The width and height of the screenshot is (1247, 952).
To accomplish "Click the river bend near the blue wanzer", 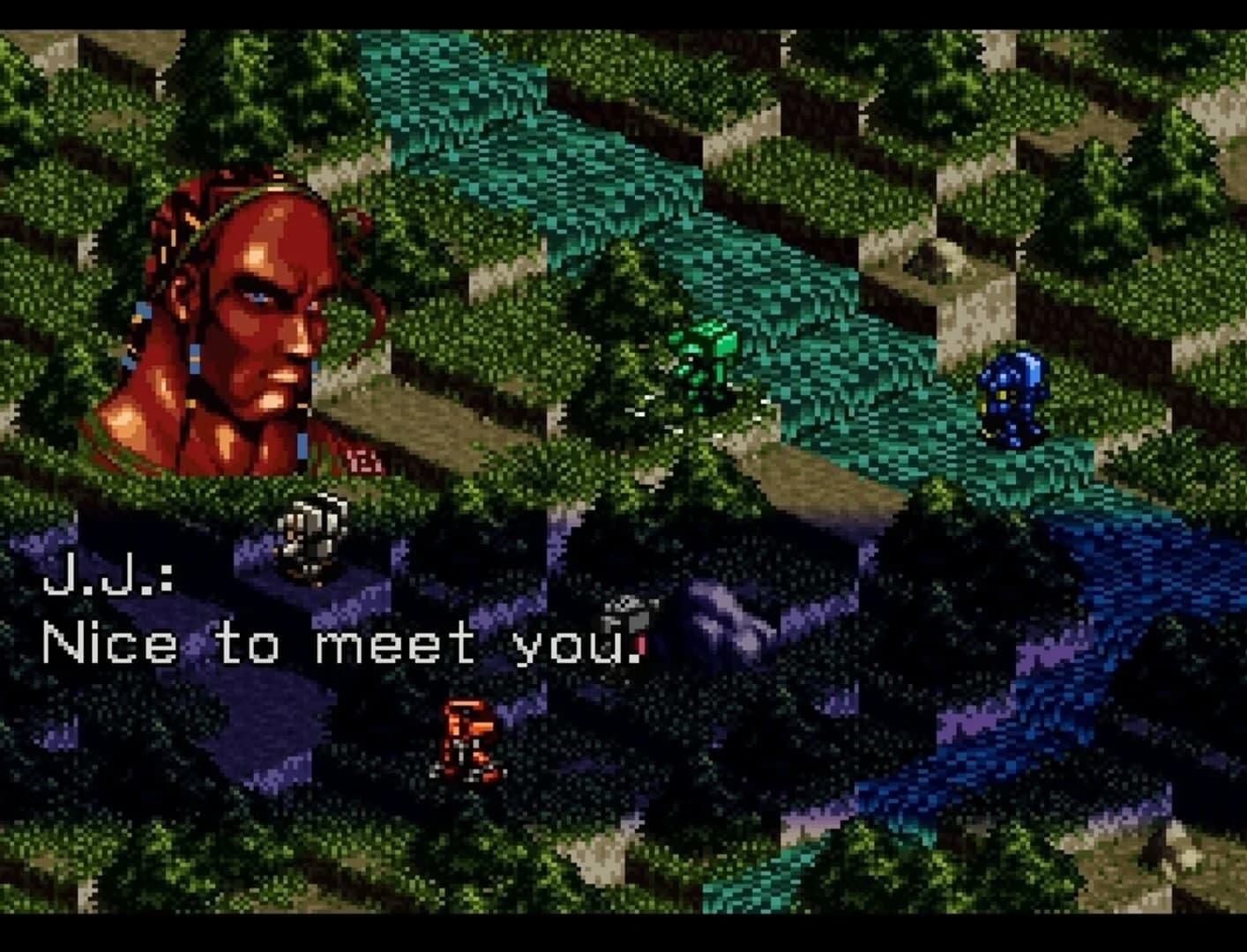I will tap(961, 467).
